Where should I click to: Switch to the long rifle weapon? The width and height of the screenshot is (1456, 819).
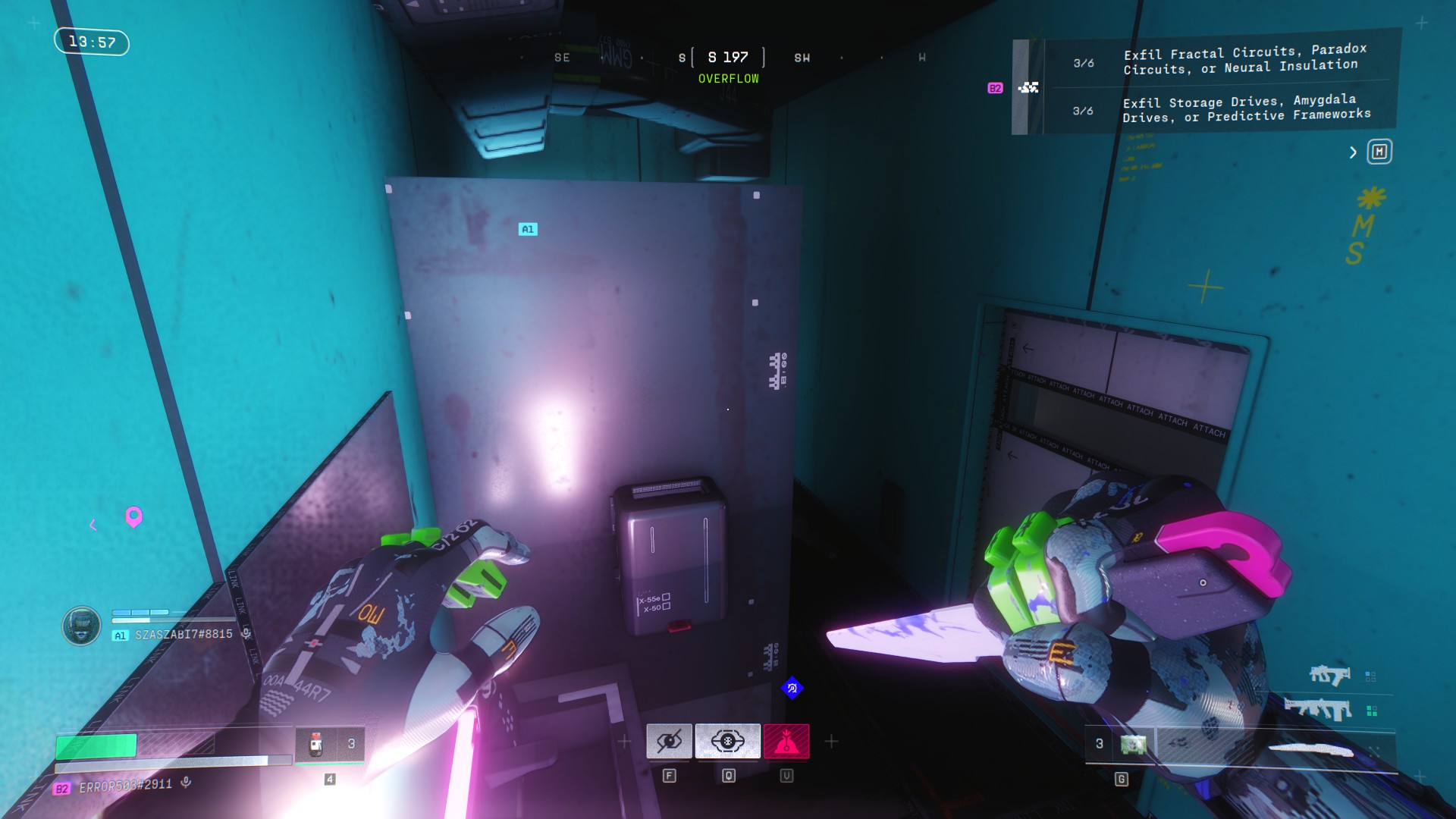click(x=1318, y=710)
